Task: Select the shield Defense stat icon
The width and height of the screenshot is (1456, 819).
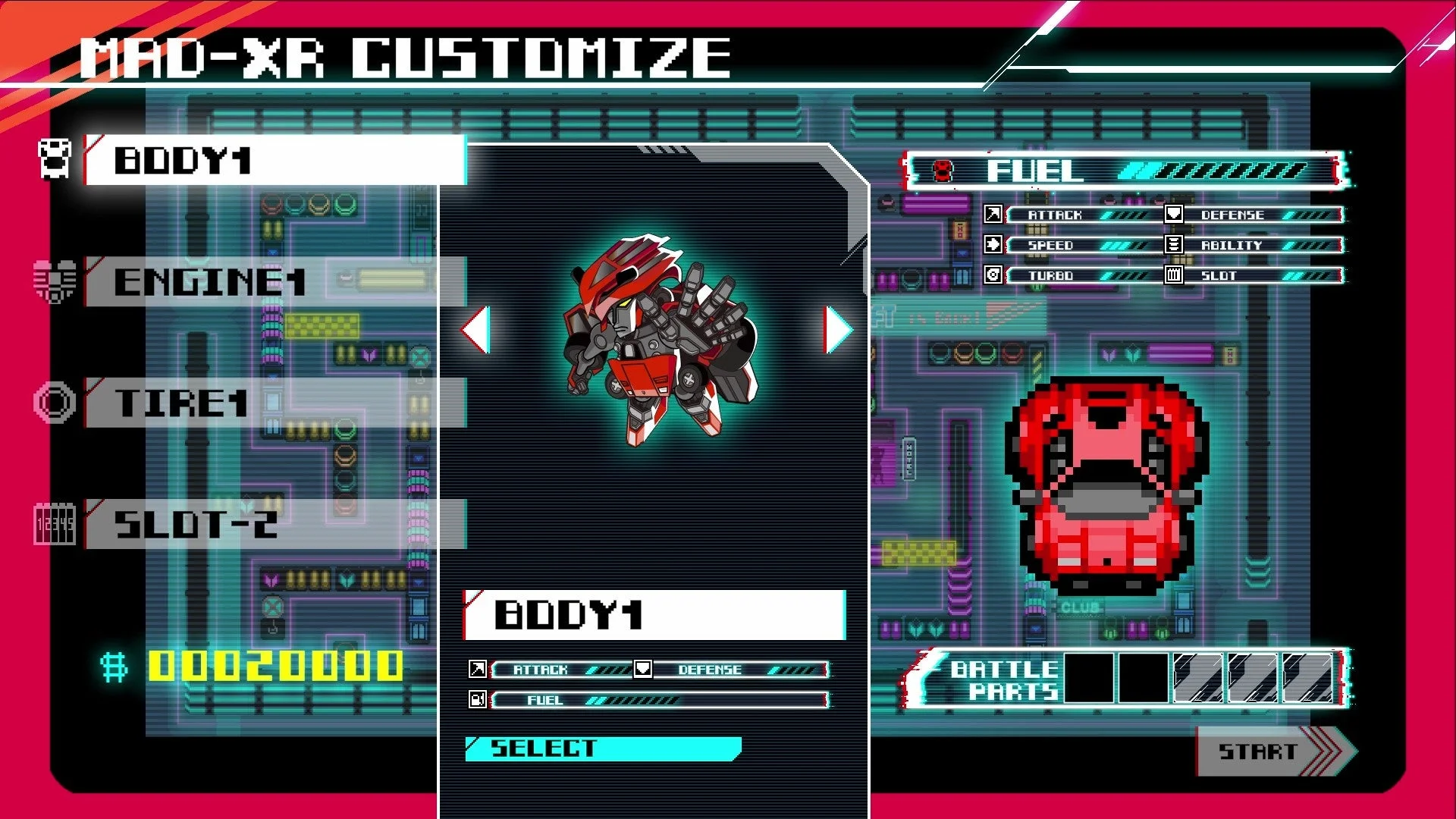Action: click(x=1172, y=215)
